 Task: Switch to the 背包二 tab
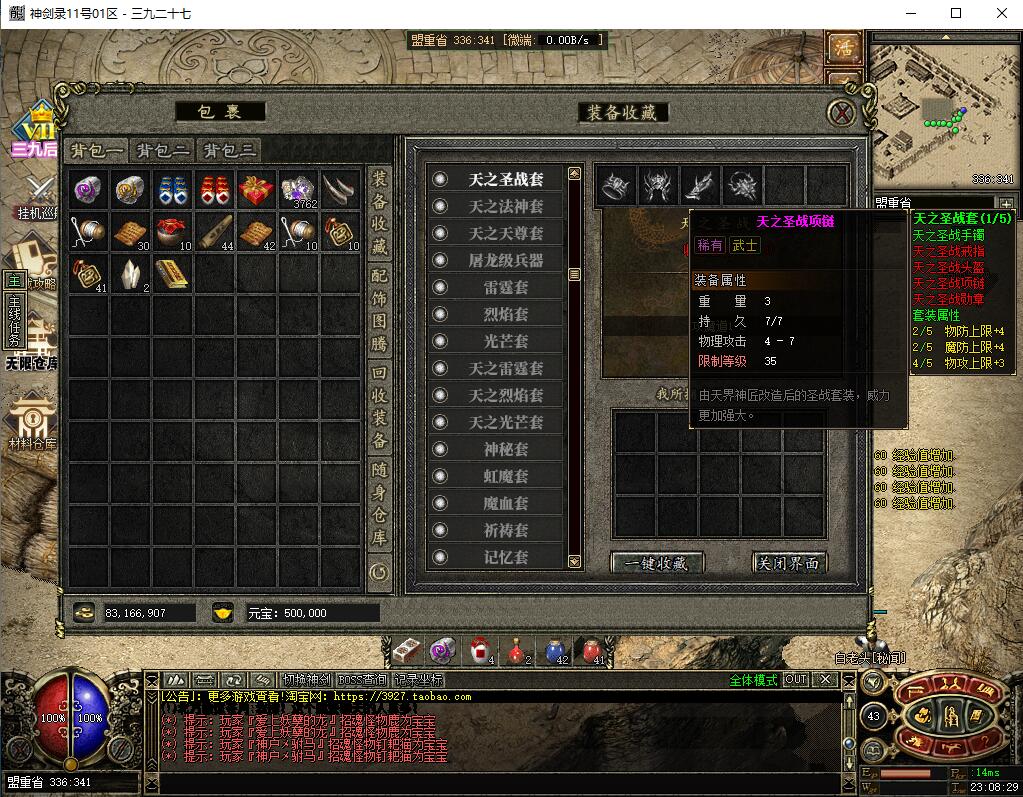point(163,151)
